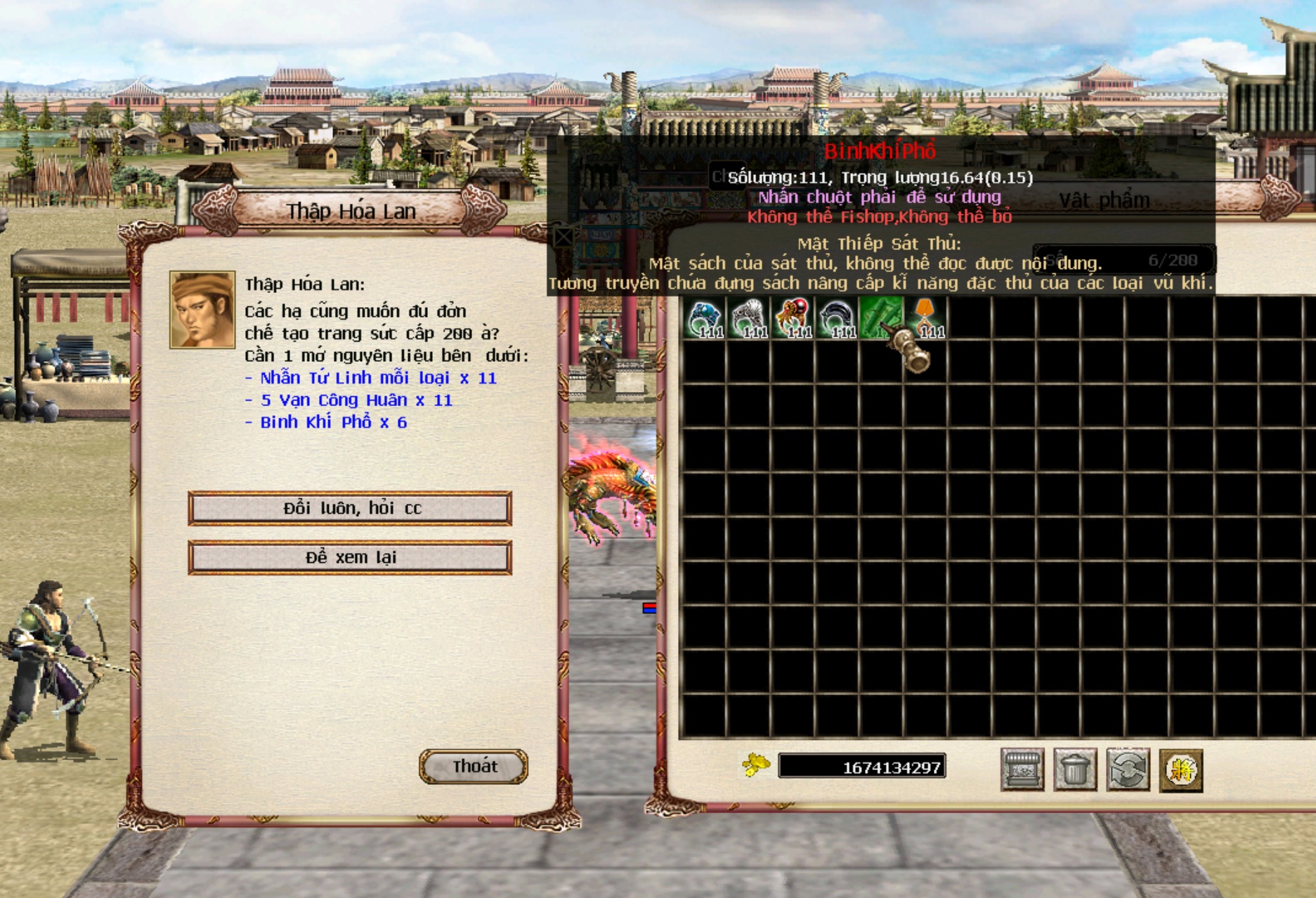Image resolution: width=1316 pixels, height=898 pixels.
Task: Pick the orange medal item
Action: point(926,318)
